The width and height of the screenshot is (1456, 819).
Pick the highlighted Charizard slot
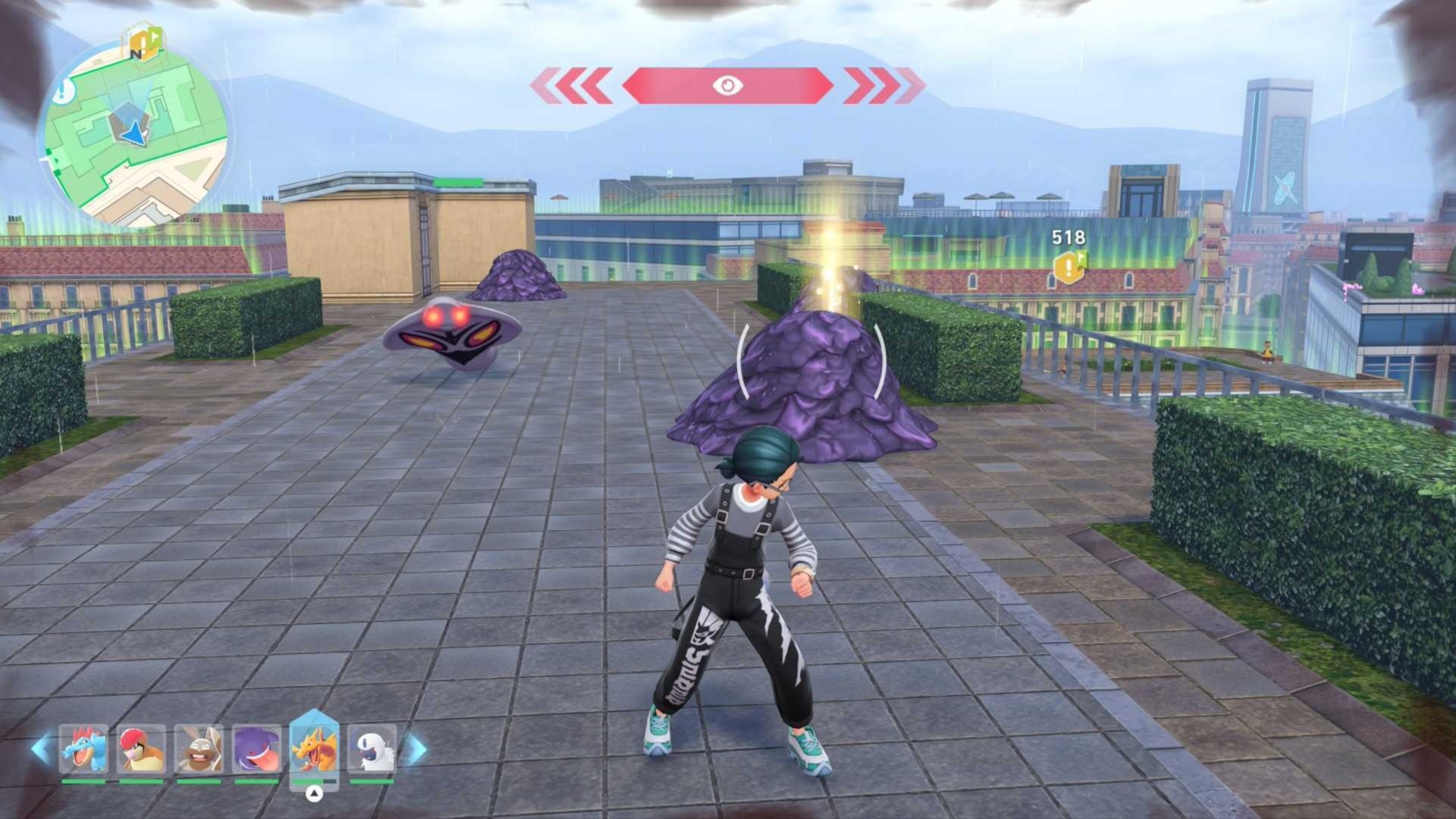pyautogui.click(x=314, y=748)
